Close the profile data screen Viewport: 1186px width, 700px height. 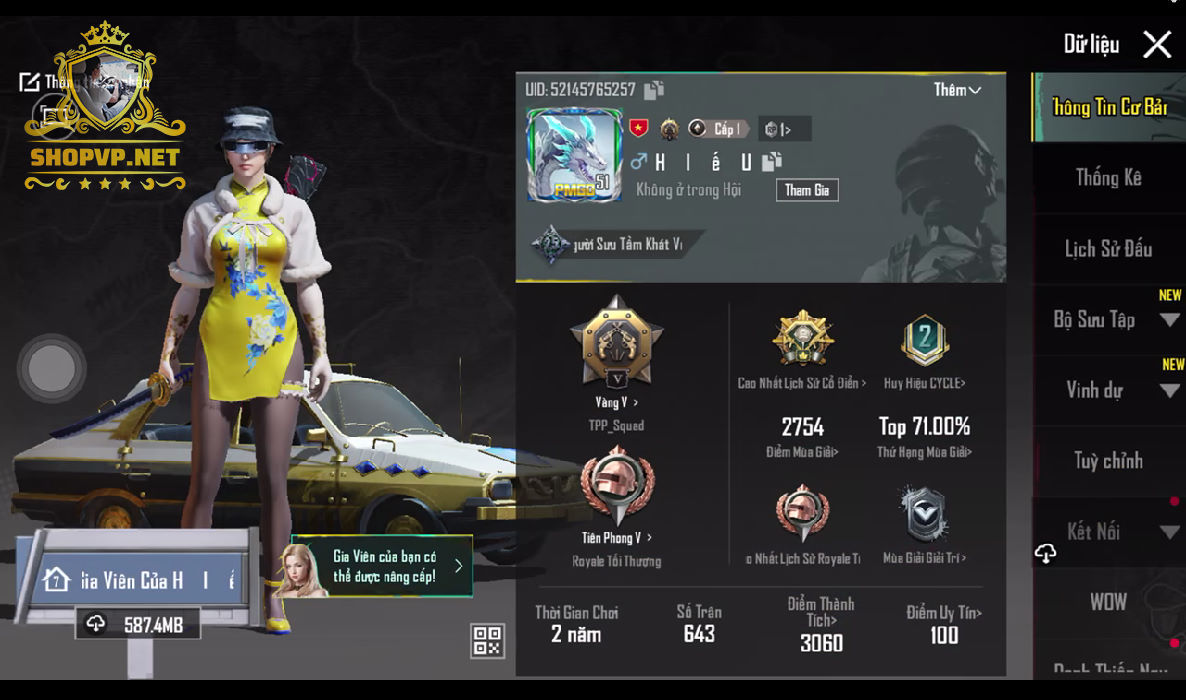tap(1157, 44)
